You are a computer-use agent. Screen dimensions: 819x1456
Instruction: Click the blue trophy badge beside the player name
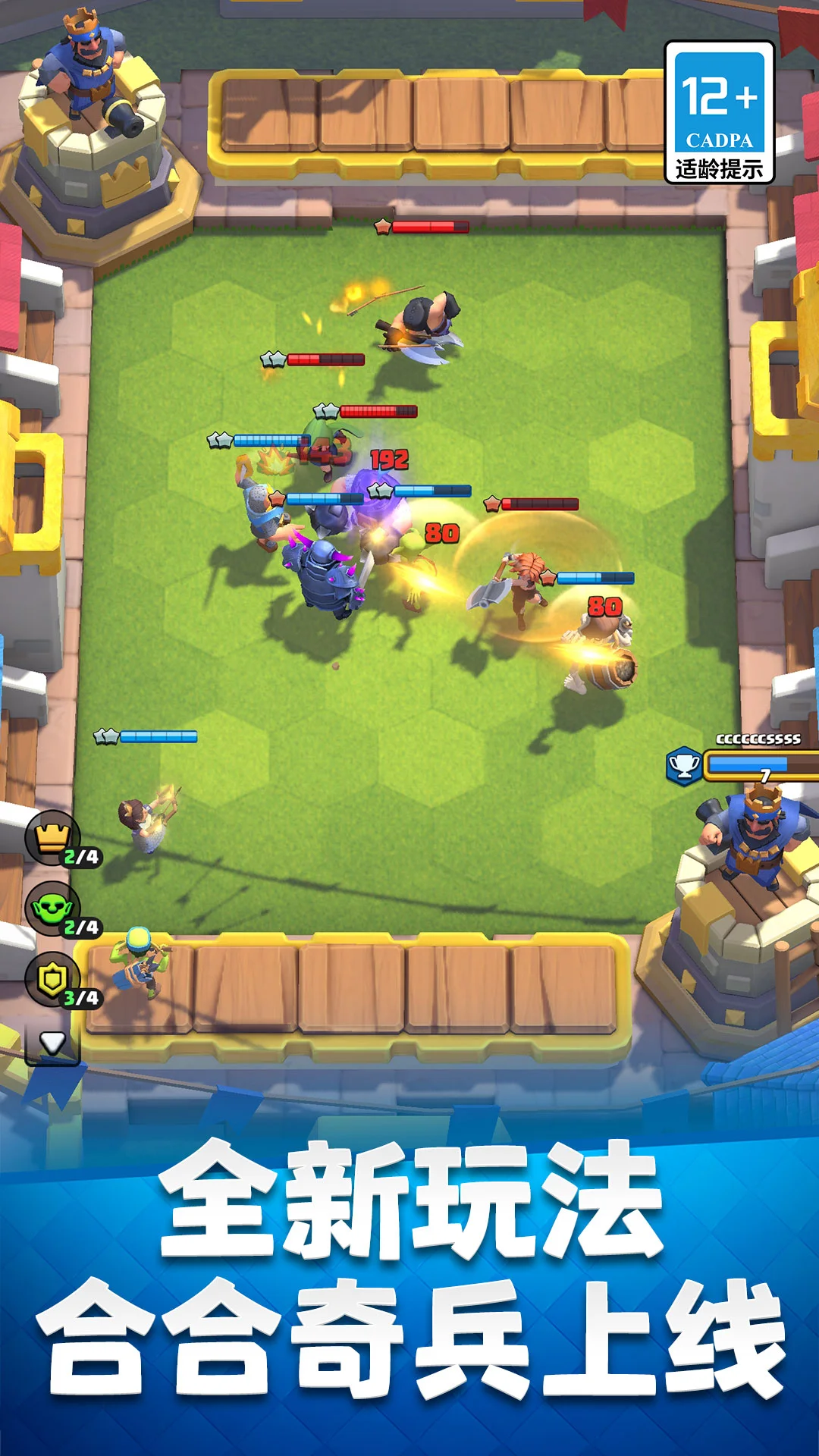pos(684,765)
